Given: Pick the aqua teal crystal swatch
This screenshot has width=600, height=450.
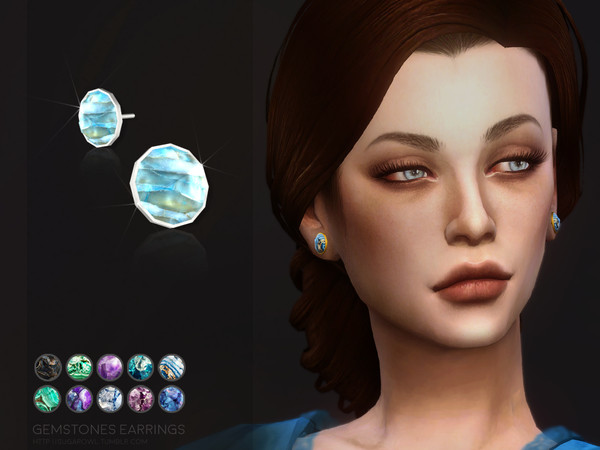Looking at the screenshot, I should click(x=140, y=367).
